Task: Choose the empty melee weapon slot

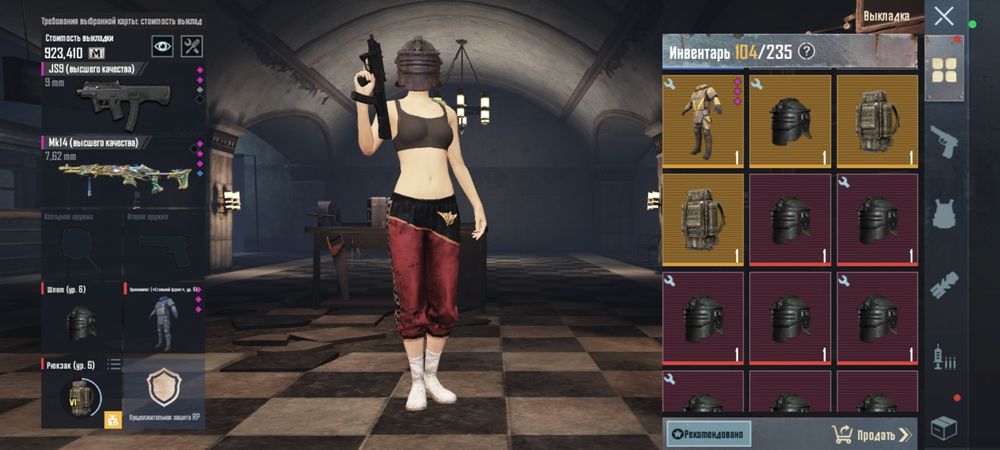Action: coord(80,243)
